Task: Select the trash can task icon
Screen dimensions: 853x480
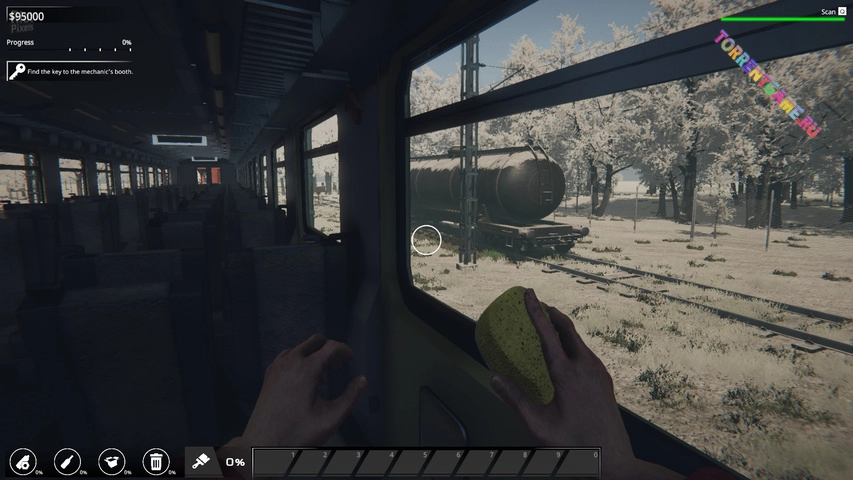Action: (155, 461)
